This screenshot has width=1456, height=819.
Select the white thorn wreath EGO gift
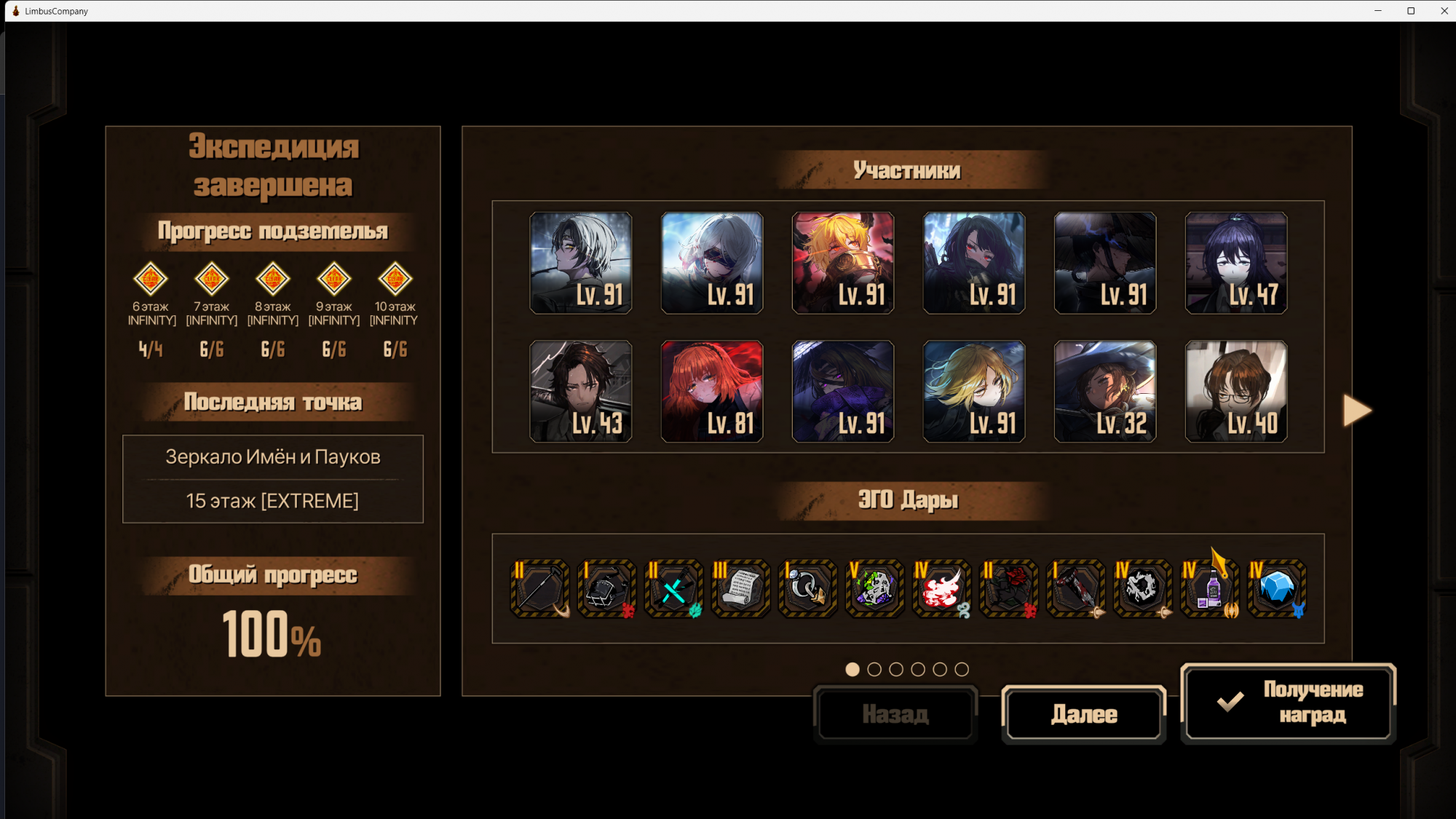(1142, 588)
